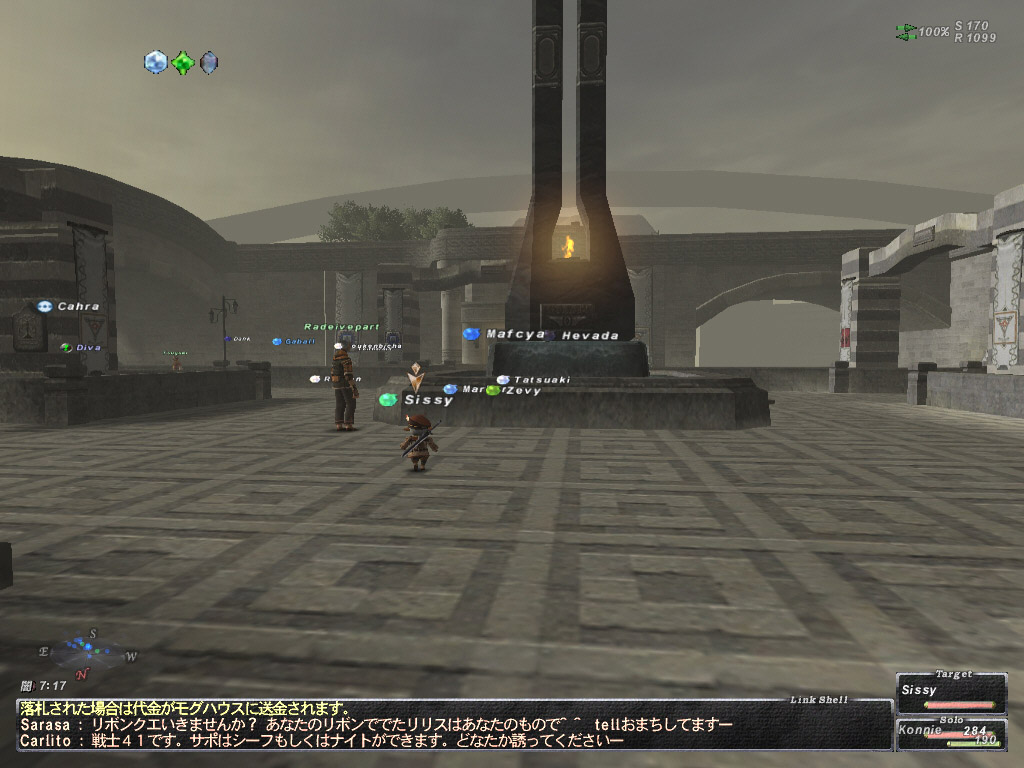This screenshot has height=768, width=1024.
Task: Open the compass radar
Action: 89,651
